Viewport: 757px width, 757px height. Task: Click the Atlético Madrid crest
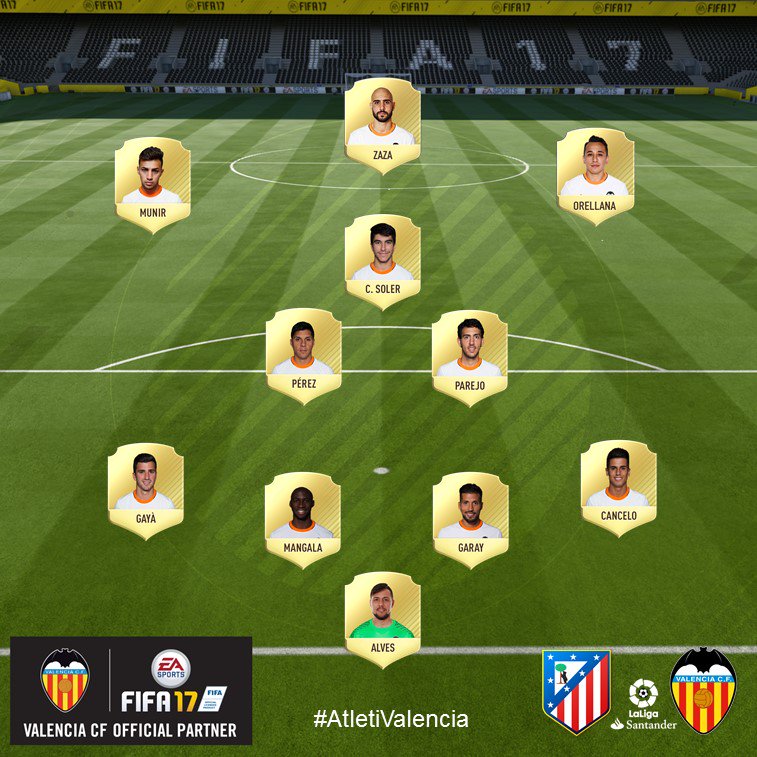tap(575, 690)
